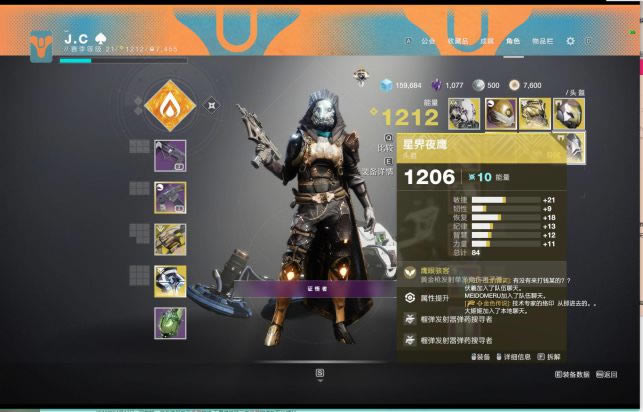The width and height of the screenshot is (643, 412).
Task: Select the 角色 (Character) tab
Action: click(513, 41)
